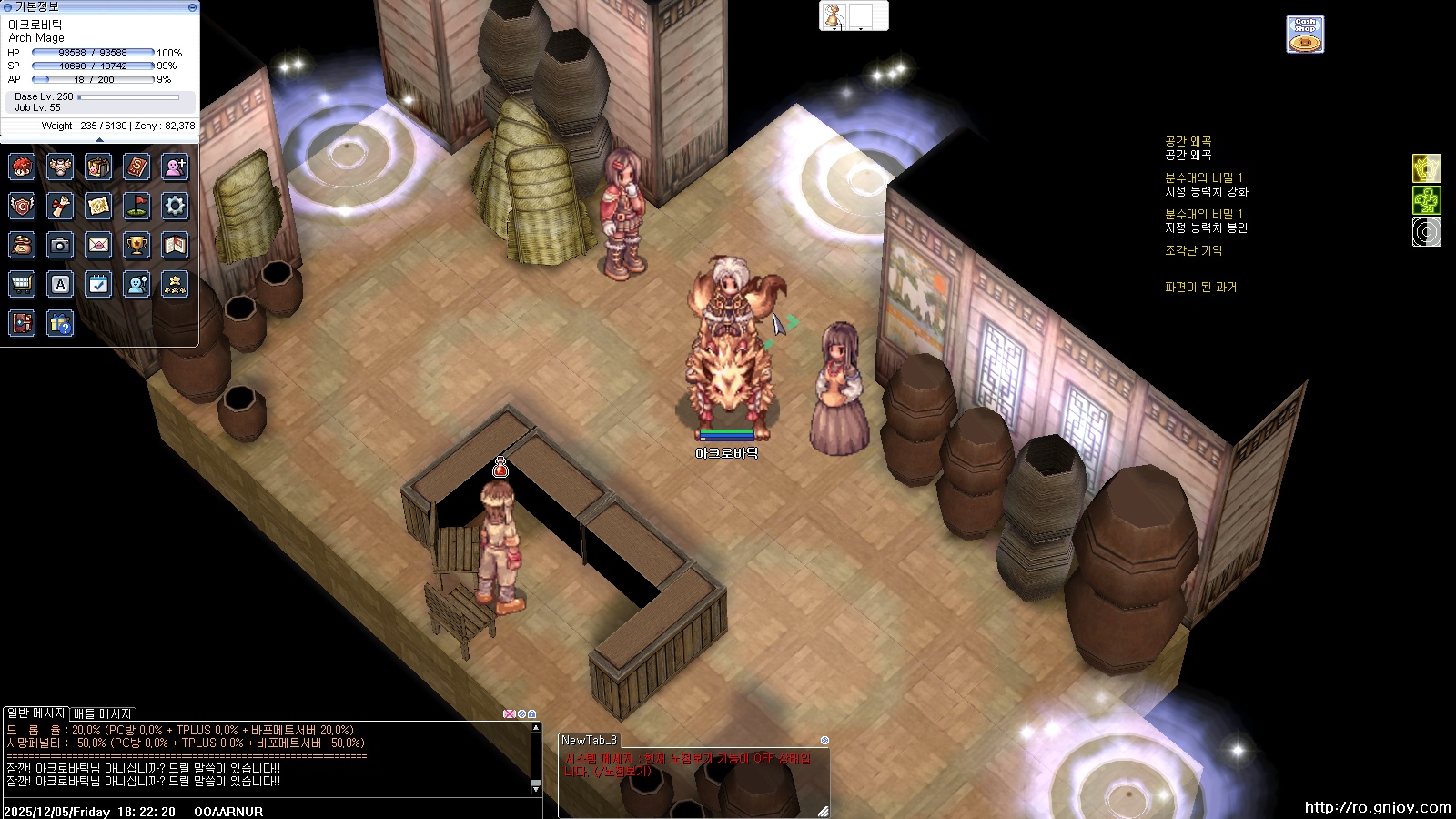The height and width of the screenshot is (819, 1456).
Task: Open the camera screenshot function
Action: (x=60, y=245)
